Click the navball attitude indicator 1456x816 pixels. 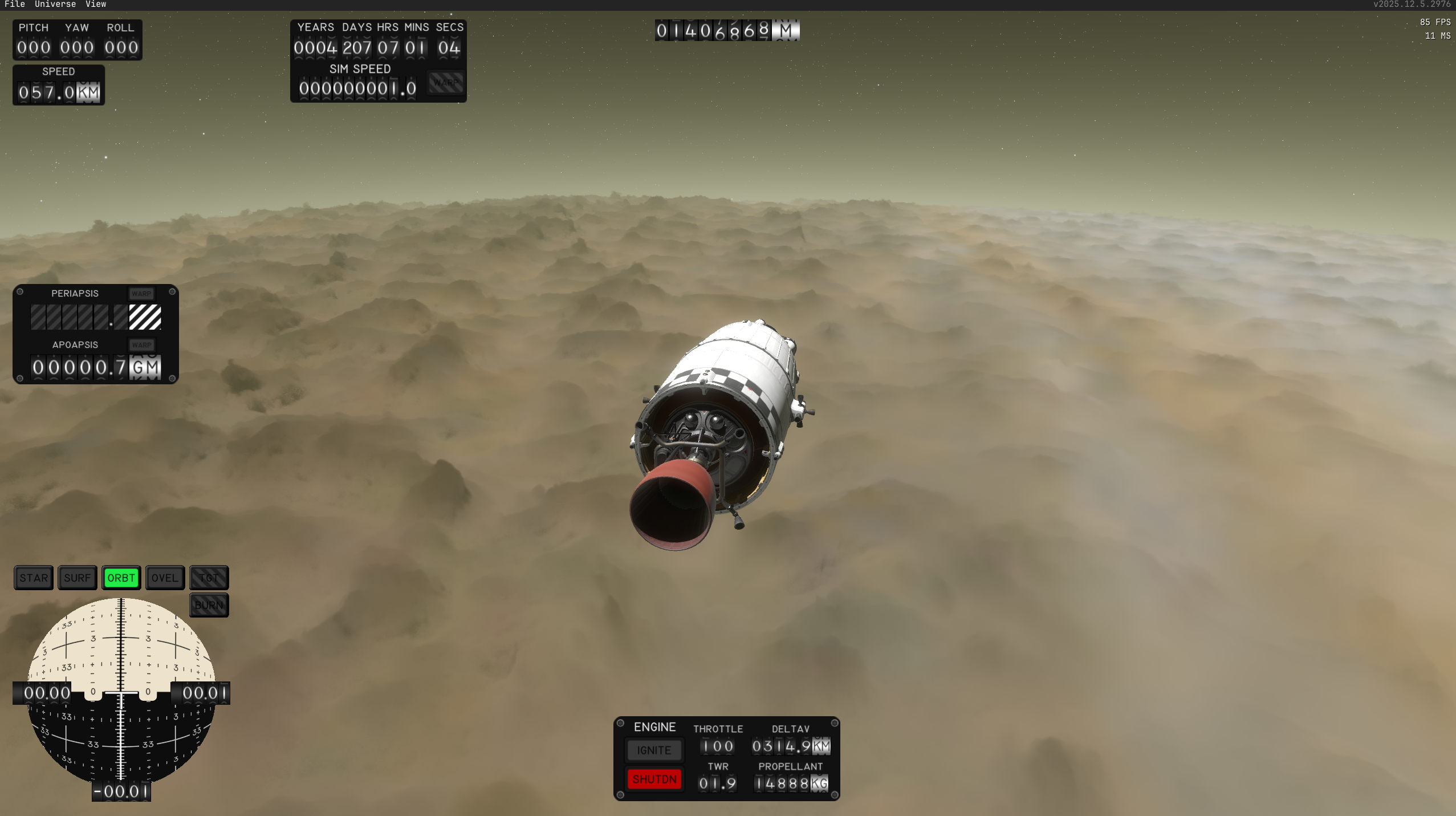click(121, 691)
